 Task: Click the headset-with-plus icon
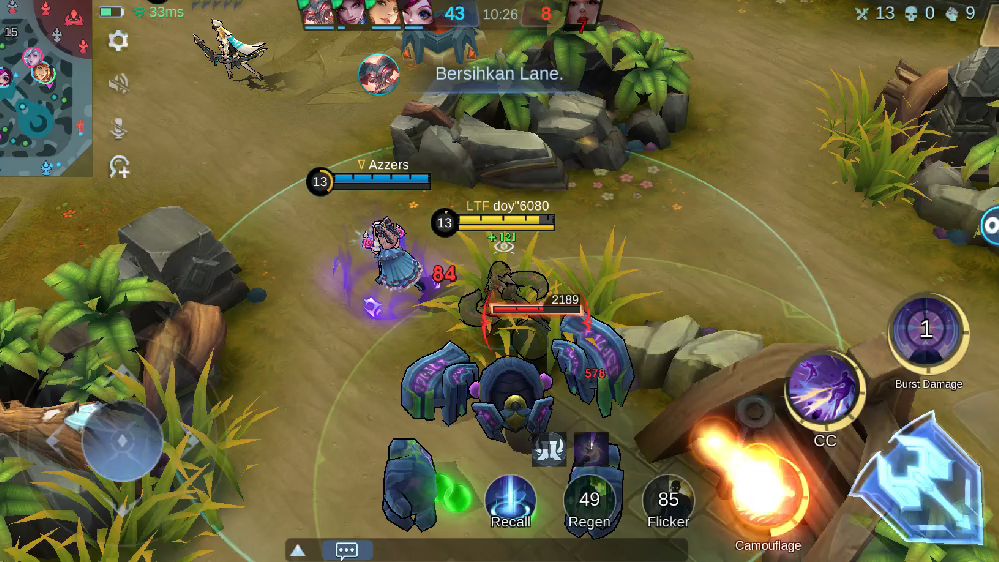[x=119, y=167]
